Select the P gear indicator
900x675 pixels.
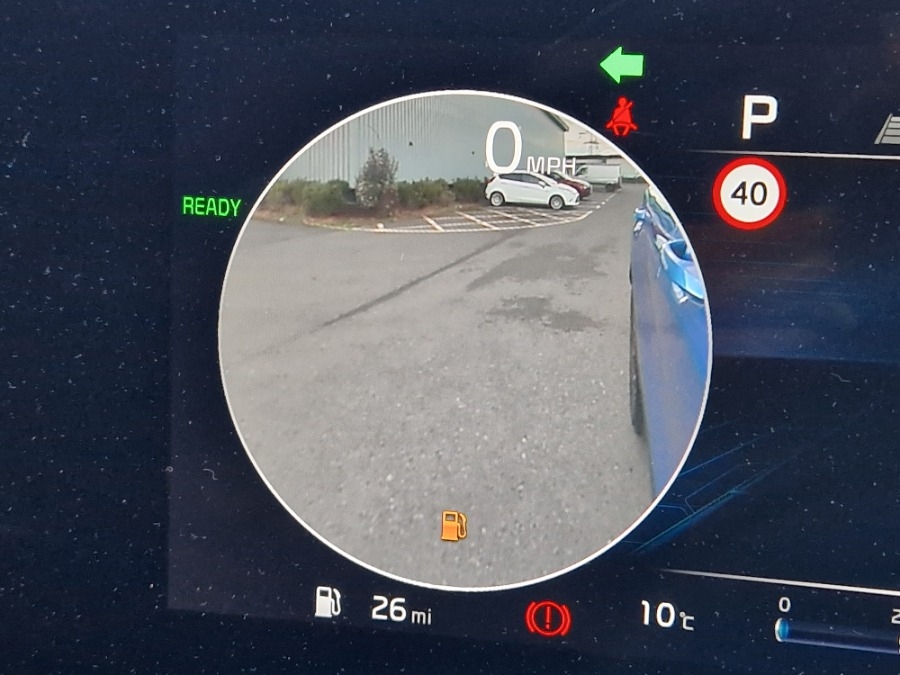click(758, 119)
